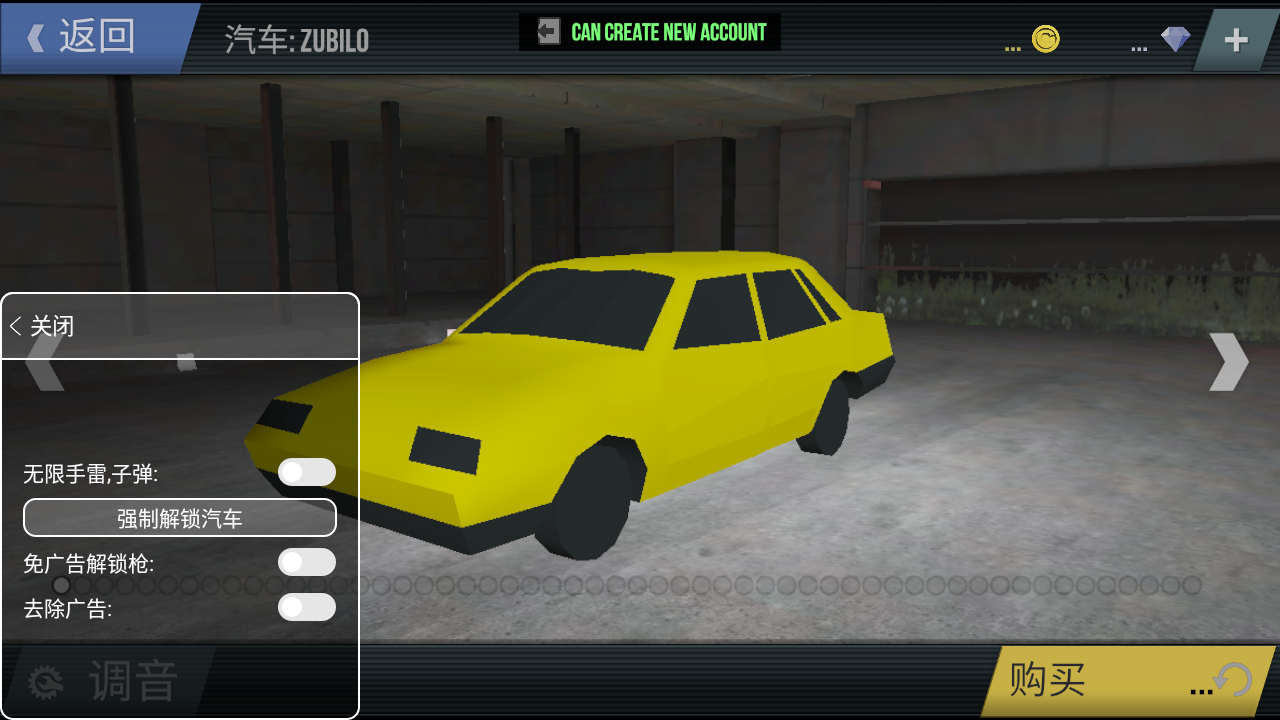Activate the 强制解锁汽车 button
The width and height of the screenshot is (1280, 720).
click(180, 518)
